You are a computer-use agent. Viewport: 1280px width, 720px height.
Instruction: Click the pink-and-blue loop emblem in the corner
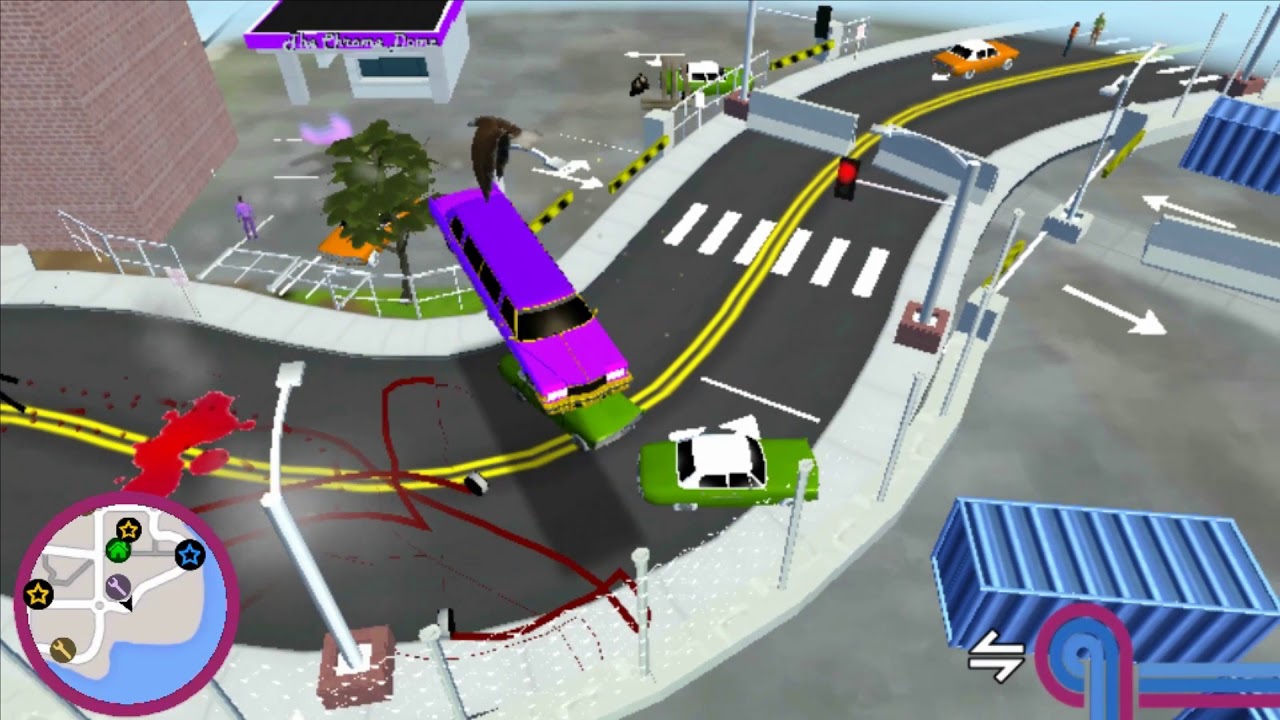(1084, 650)
